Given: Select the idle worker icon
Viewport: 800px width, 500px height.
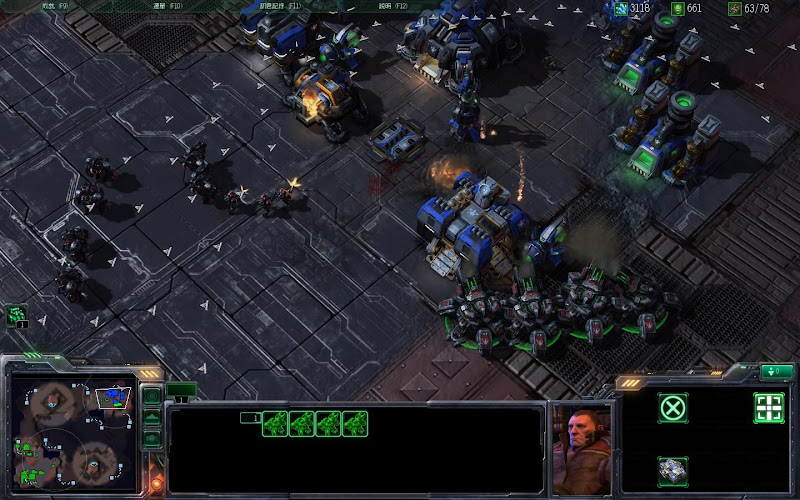Looking at the screenshot, I should (17, 316).
